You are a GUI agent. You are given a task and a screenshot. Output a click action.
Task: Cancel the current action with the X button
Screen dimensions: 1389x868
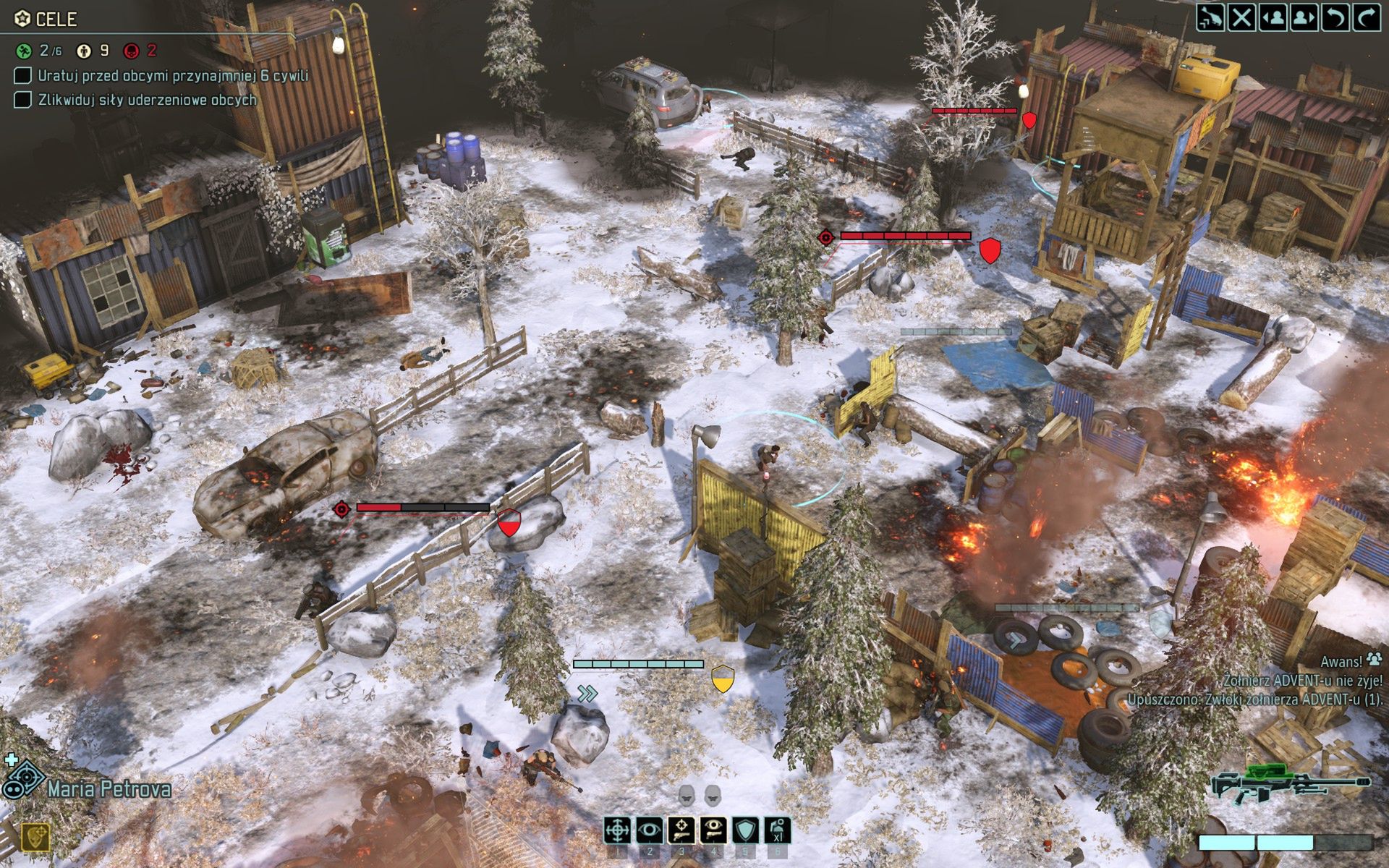pyautogui.click(x=1241, y=16)
